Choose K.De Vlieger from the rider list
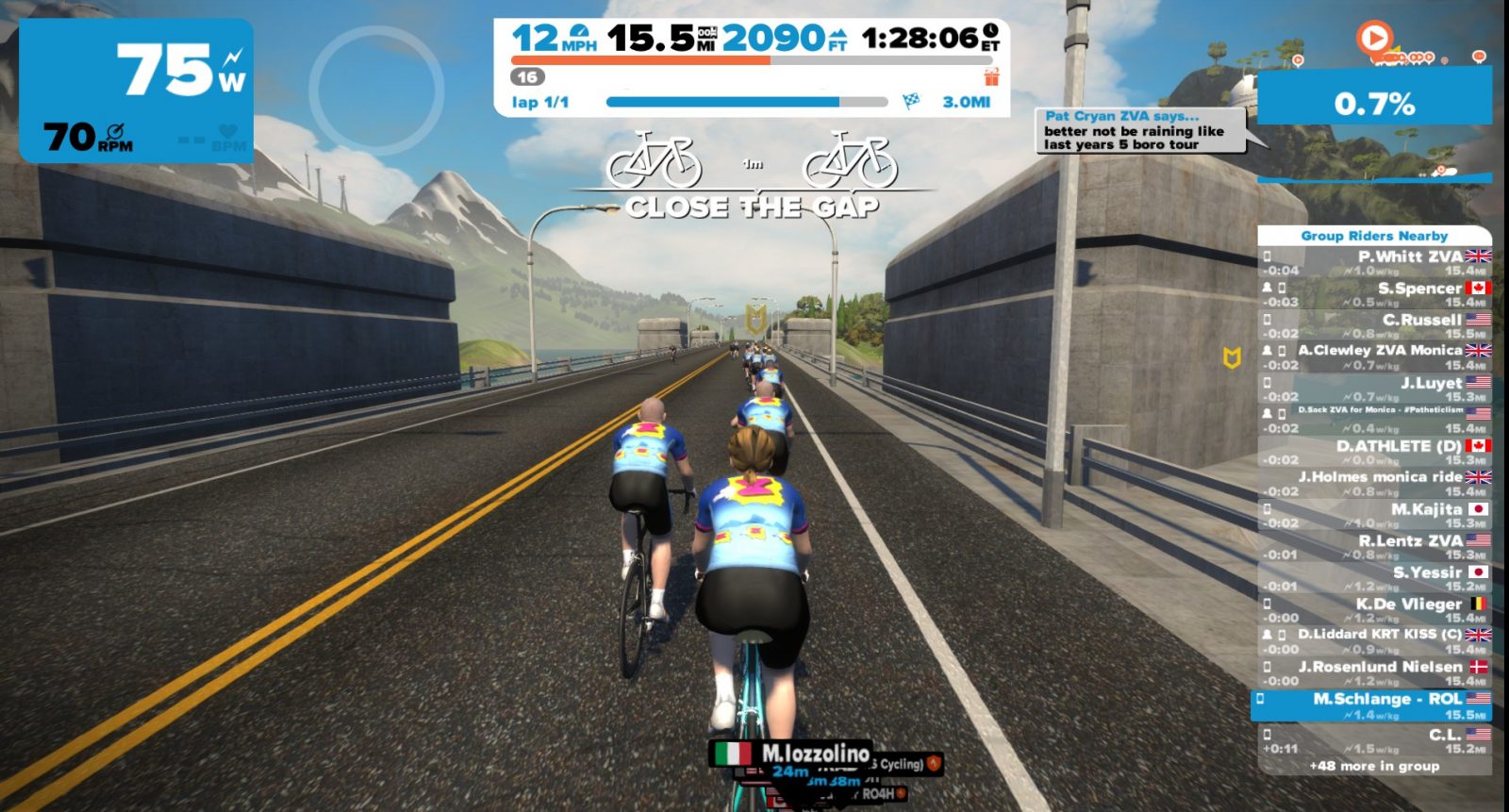Screen dimensions: 1509x812 point(1375,609)
